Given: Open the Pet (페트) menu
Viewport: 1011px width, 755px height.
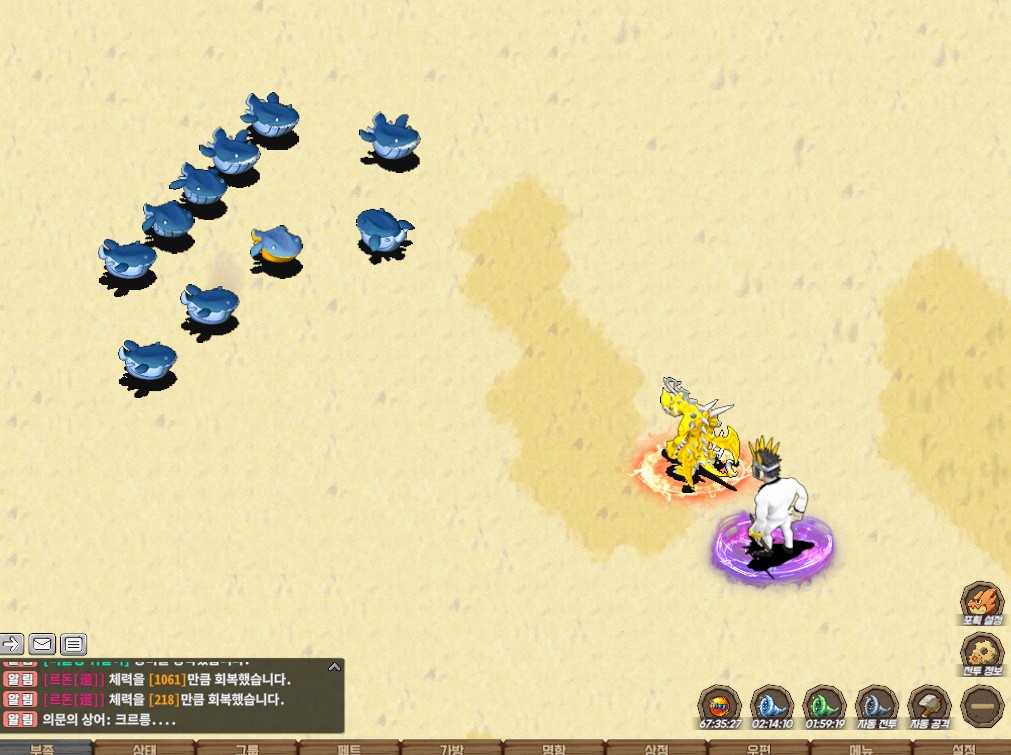Looking at the screenshot, I should [350, 748].
